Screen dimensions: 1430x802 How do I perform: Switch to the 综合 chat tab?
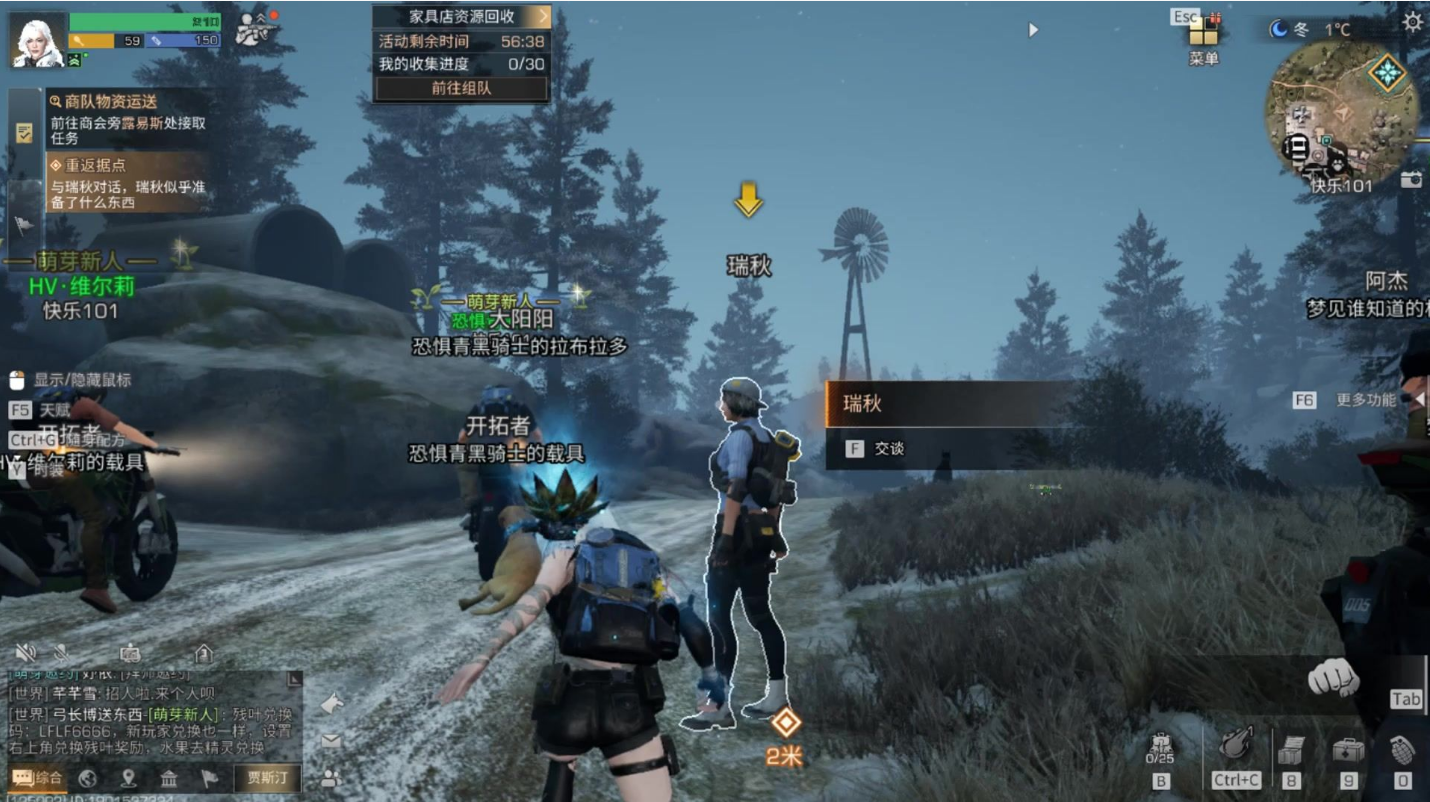pyautogui.click(x=37, y=778)
